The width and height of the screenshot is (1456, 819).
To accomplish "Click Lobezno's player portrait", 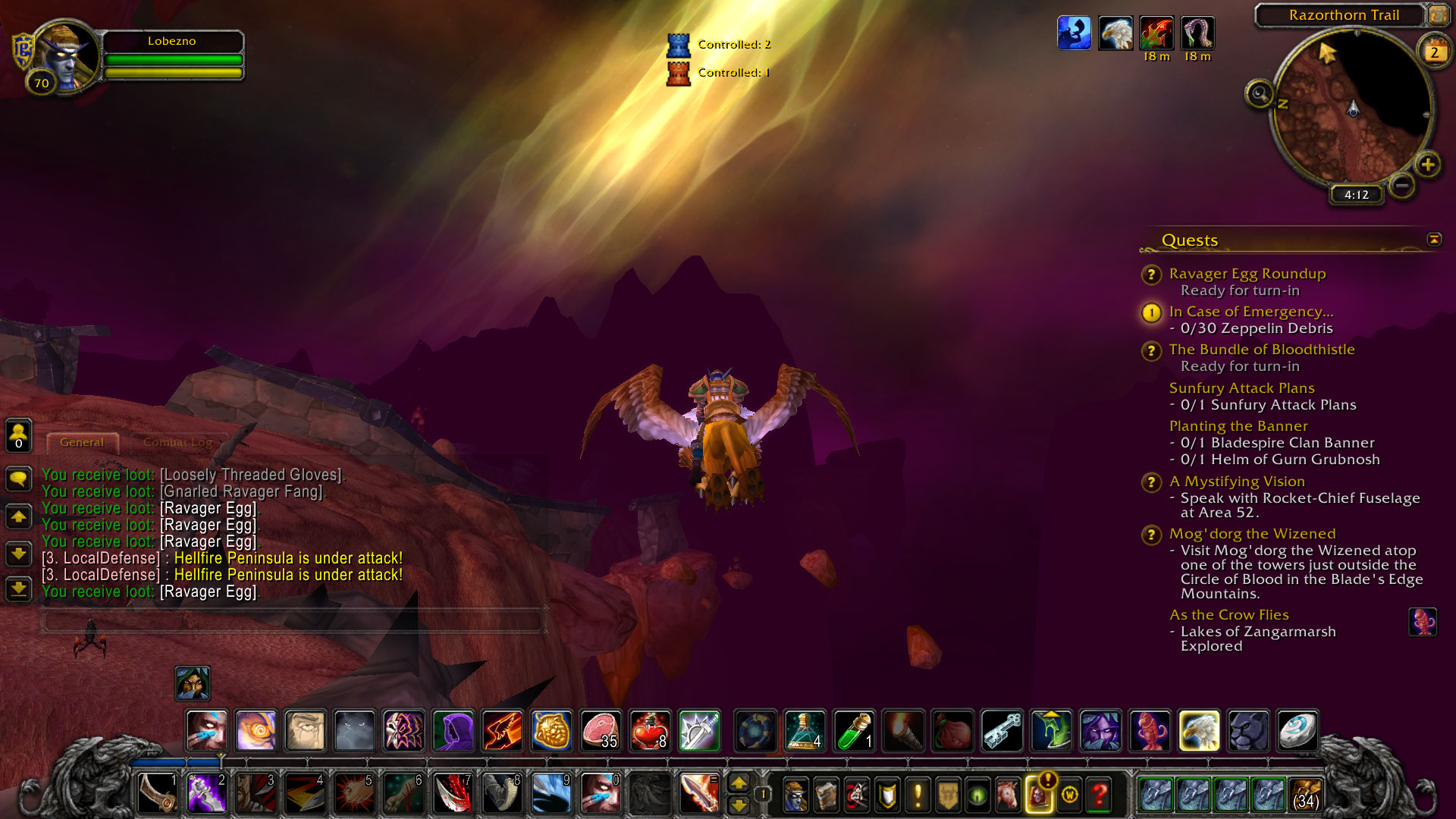I will pos(67,55).
